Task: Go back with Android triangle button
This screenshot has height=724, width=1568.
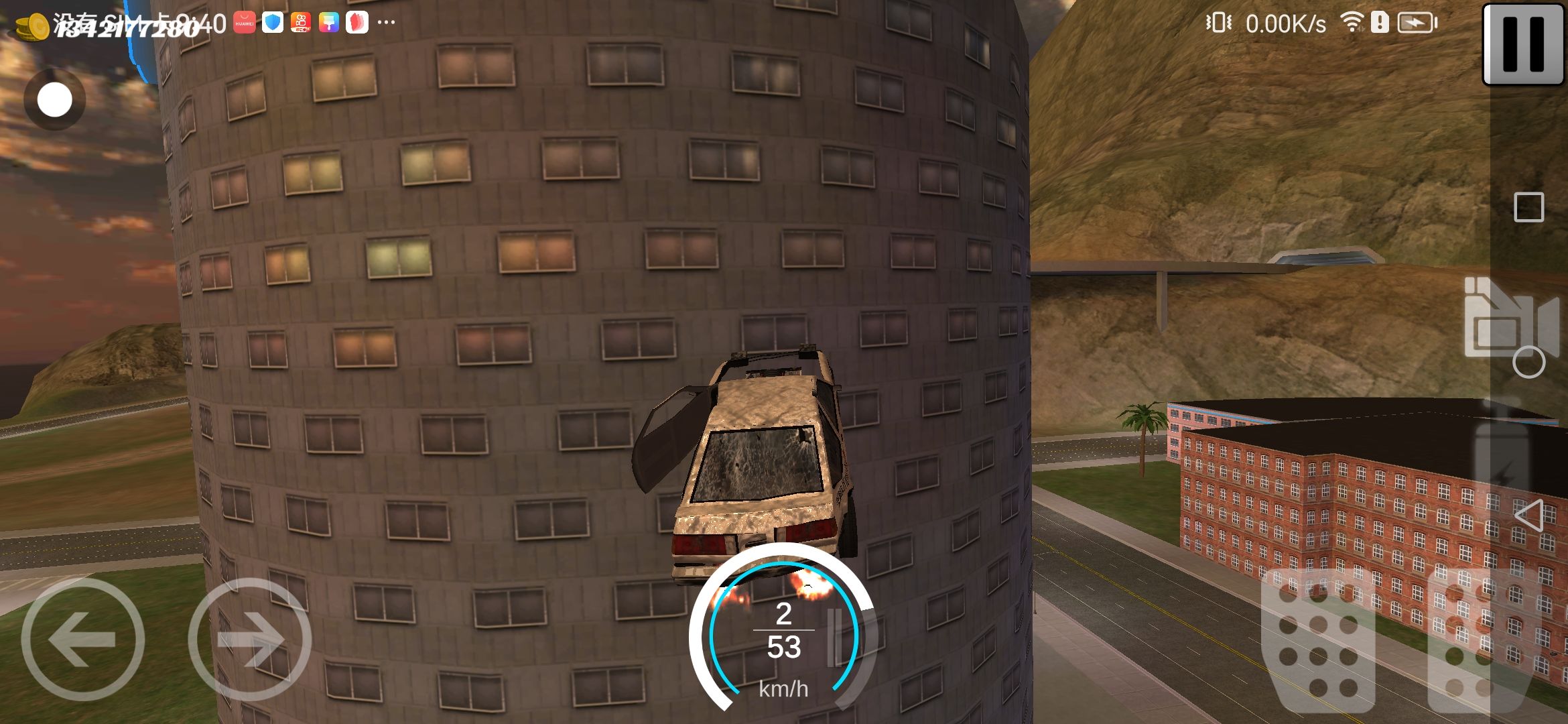Action: click(1528, 516)
